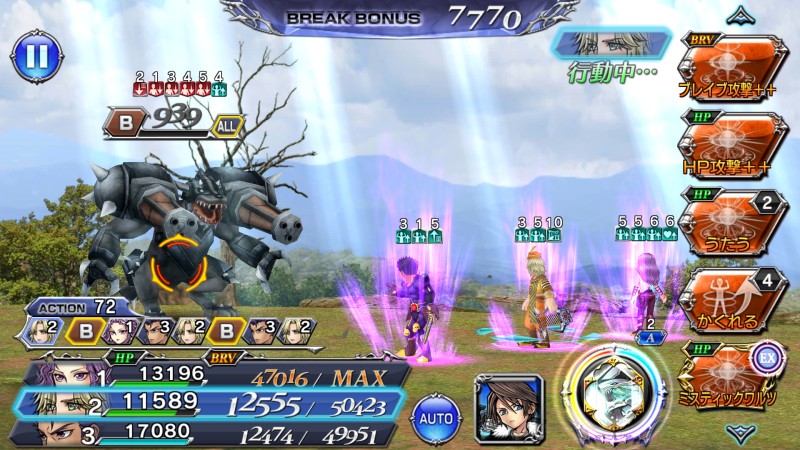Select the かくれる ability
The height and width of the screenshot is (450, 800).
click(x=731, y=295)
